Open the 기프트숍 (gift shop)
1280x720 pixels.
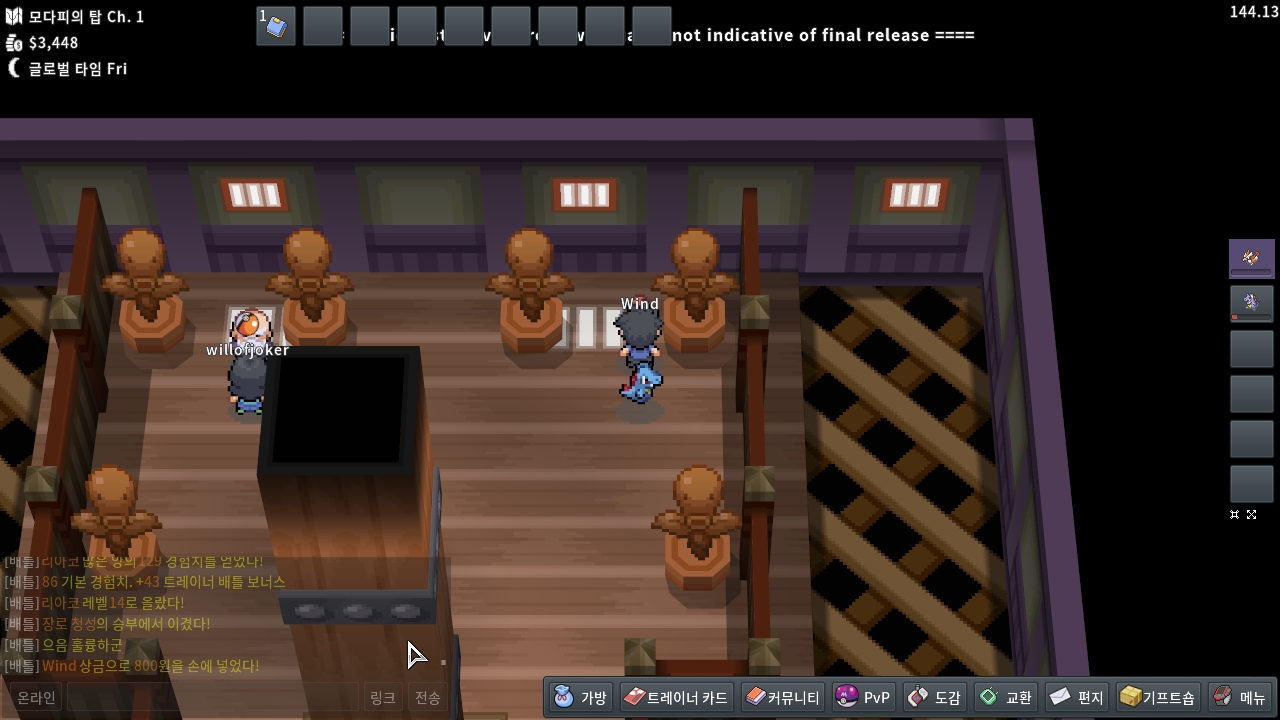pos(1158,697)
